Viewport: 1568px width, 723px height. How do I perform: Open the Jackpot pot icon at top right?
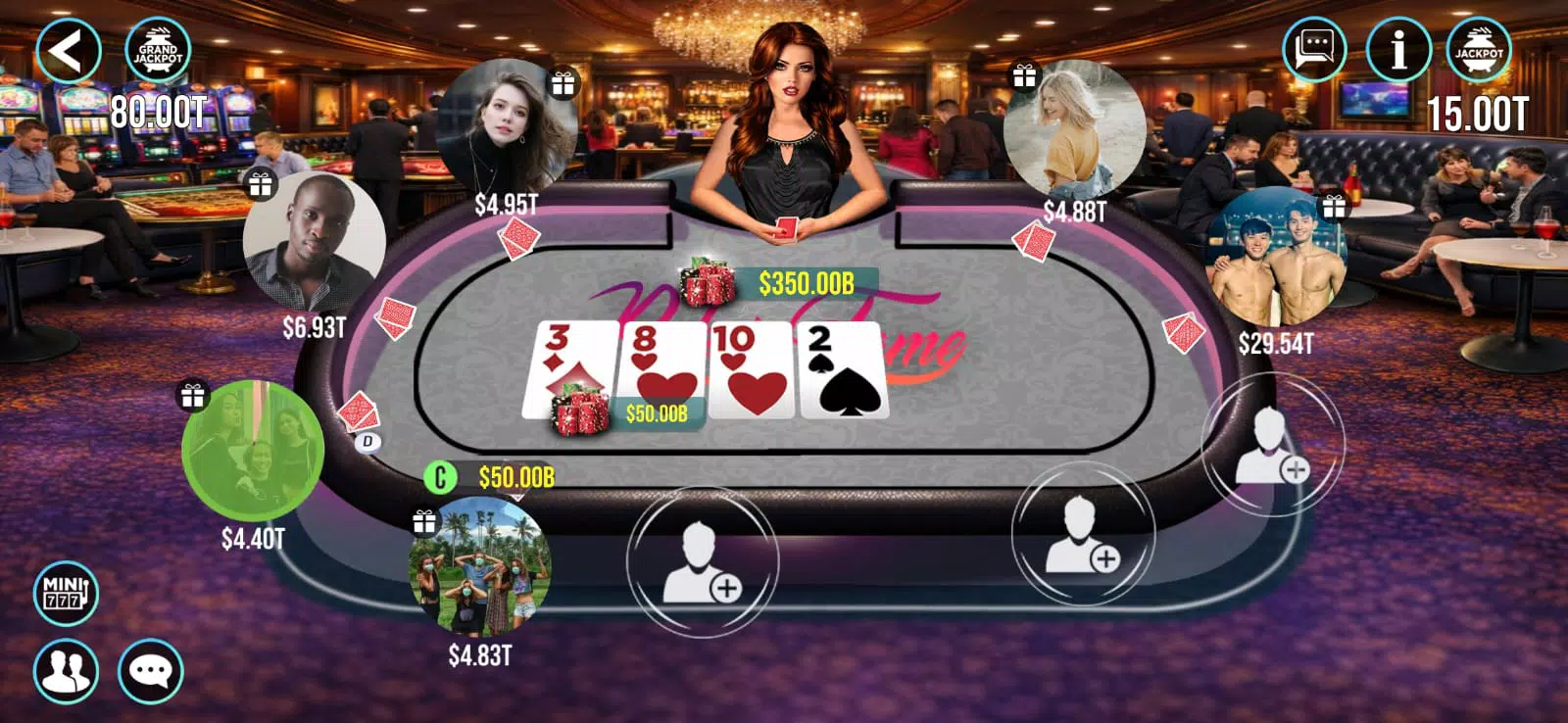tap(1480, 47)
